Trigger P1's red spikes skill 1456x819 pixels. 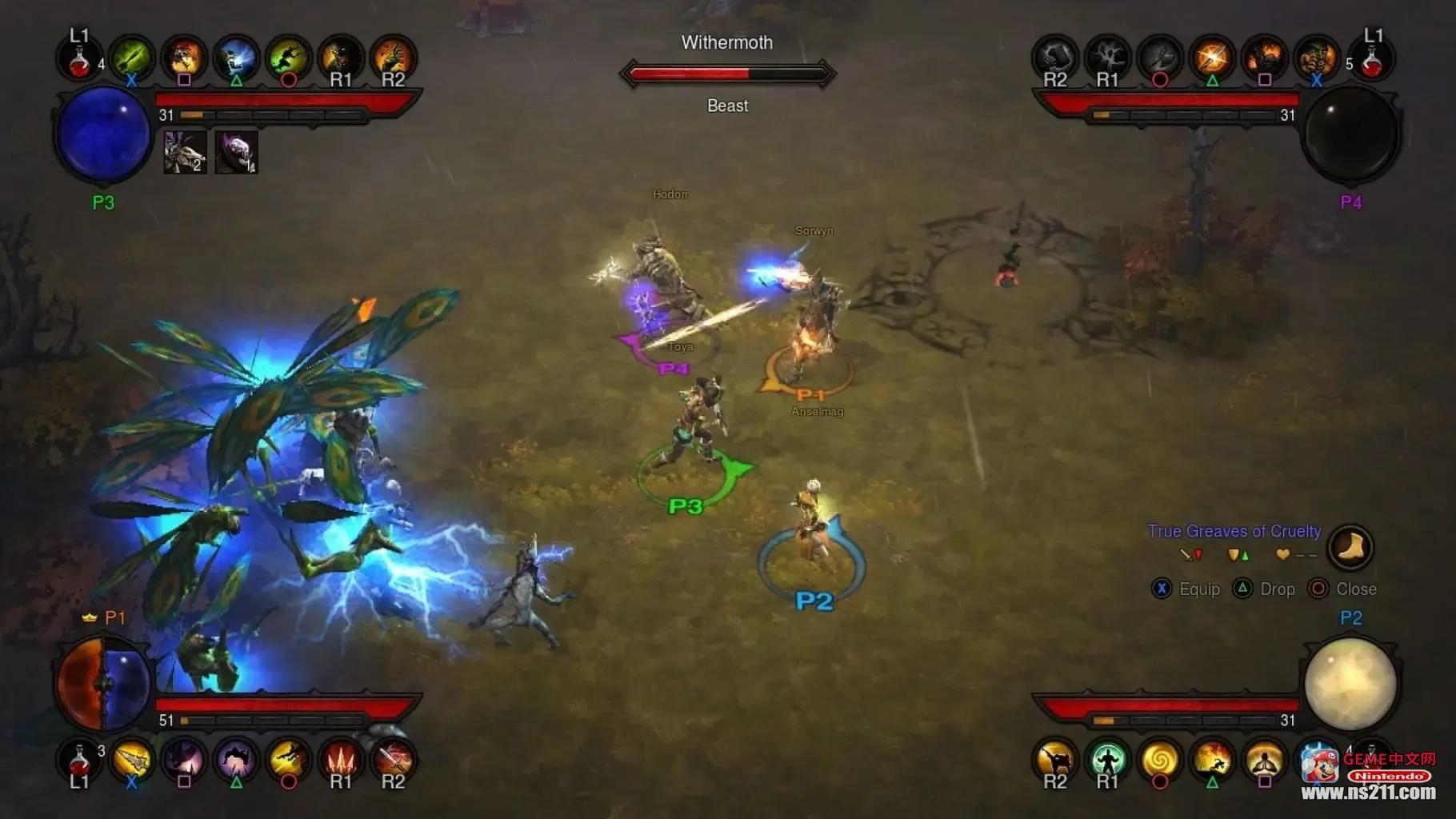coord(341,758)
